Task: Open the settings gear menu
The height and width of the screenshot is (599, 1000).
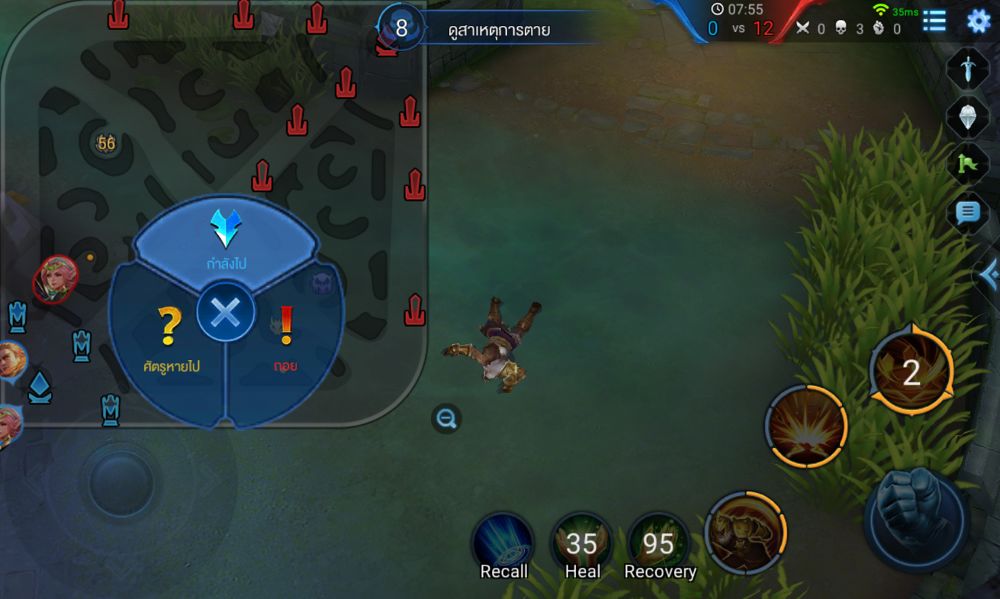Action: pos(978,20)
